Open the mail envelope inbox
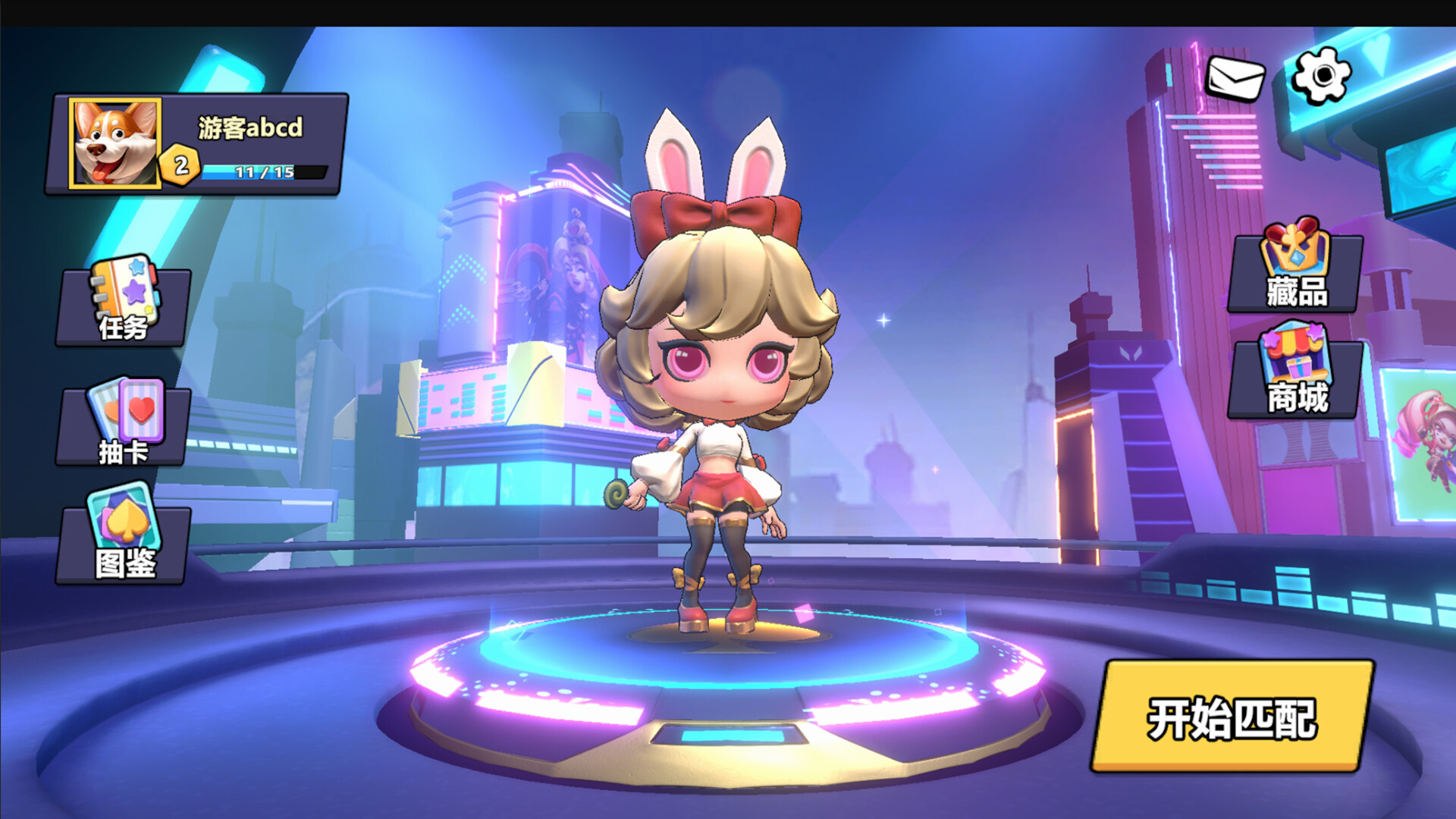 coord(1235,76)
